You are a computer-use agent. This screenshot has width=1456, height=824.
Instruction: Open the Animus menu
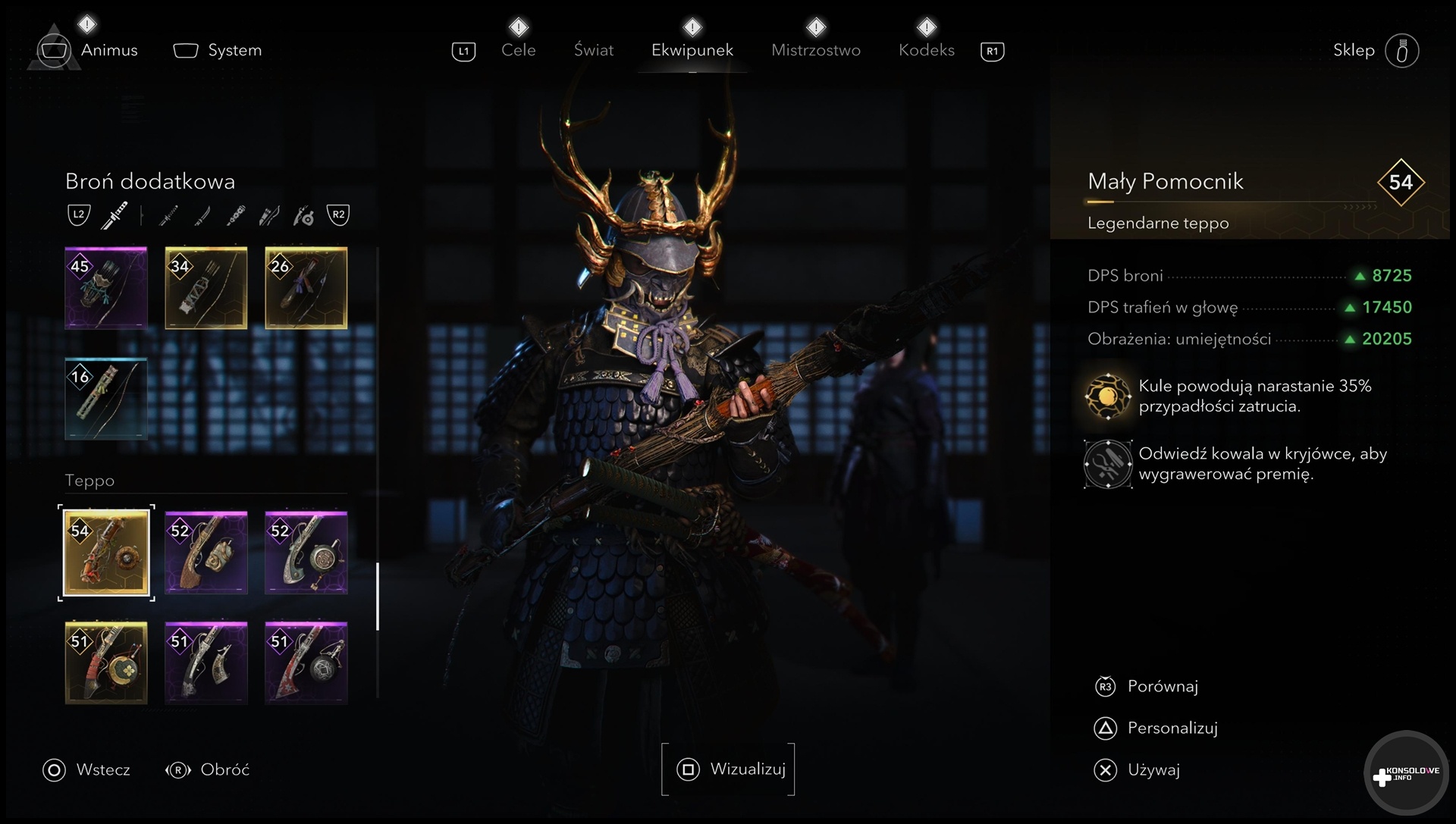108,50
